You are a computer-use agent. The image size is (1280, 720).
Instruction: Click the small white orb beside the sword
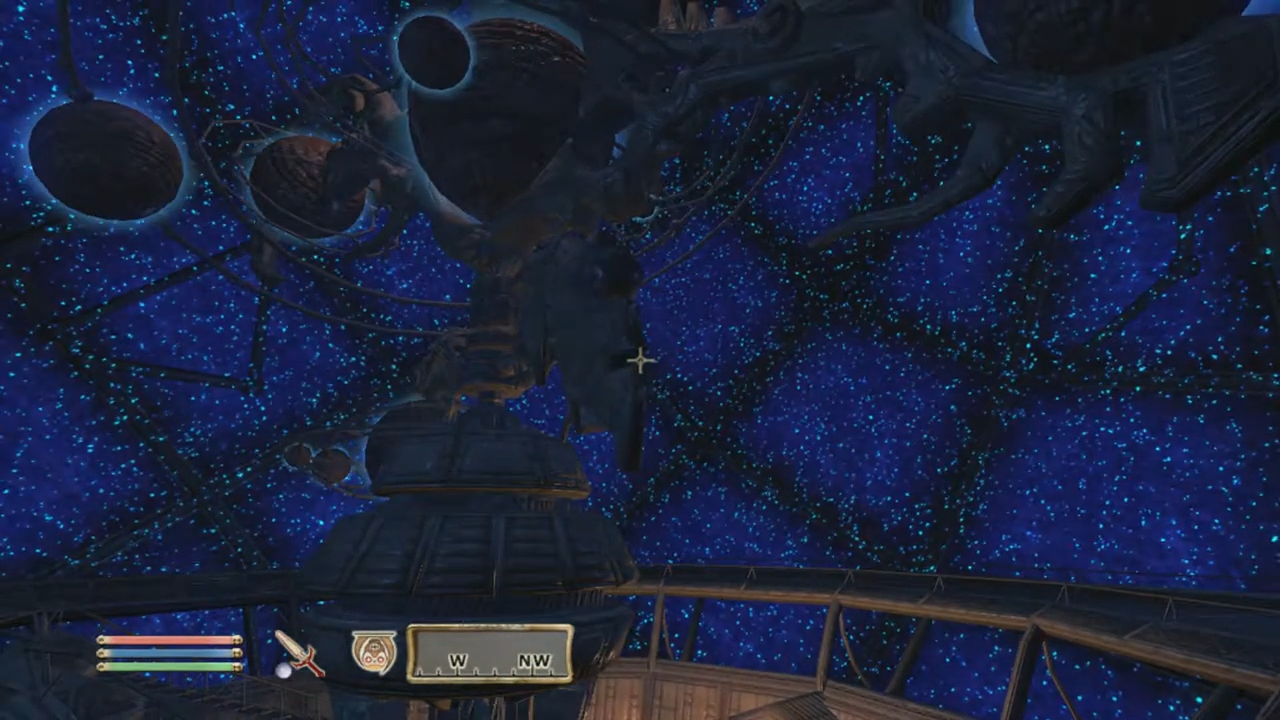(285, 673)
